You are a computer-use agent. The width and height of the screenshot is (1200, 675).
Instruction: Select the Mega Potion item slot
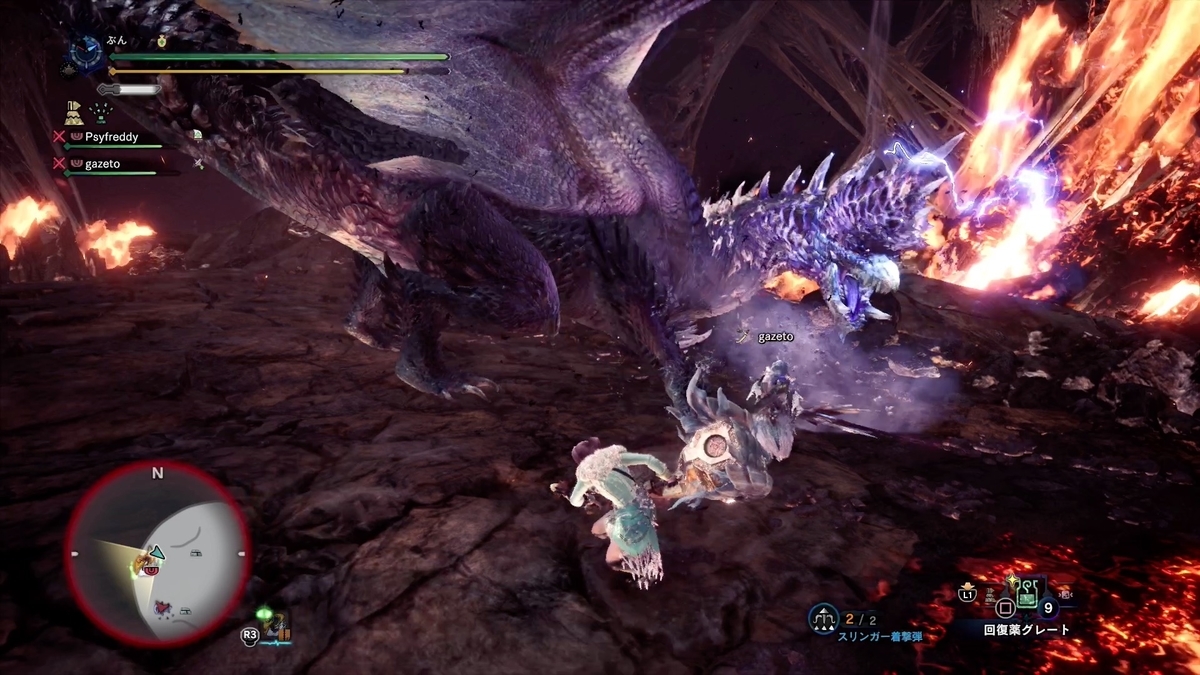click(x=1029, y=597)
